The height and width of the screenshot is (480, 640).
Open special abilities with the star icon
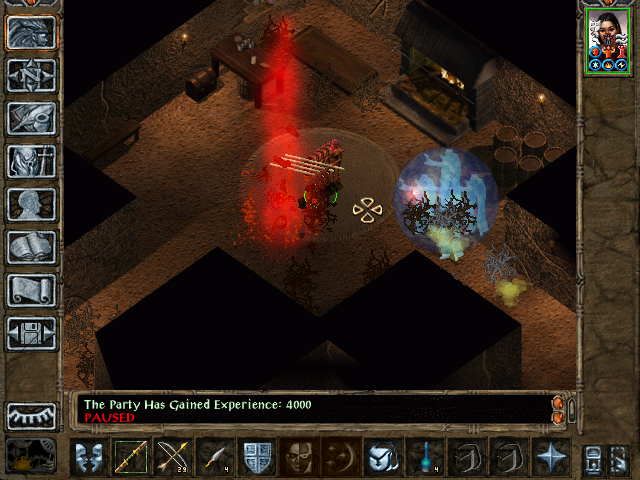551,456
